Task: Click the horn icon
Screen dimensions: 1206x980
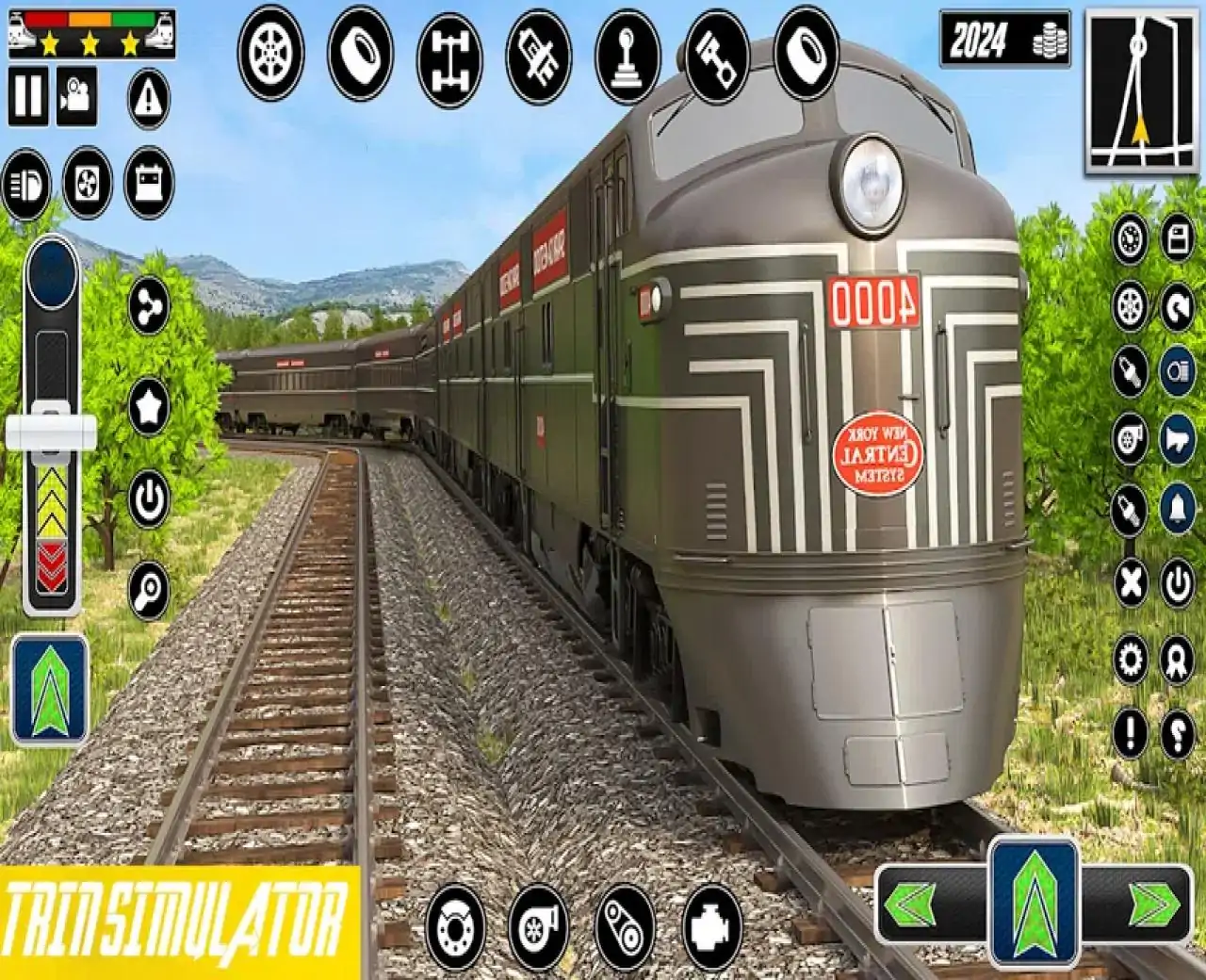Action: tap(1178, 438)
